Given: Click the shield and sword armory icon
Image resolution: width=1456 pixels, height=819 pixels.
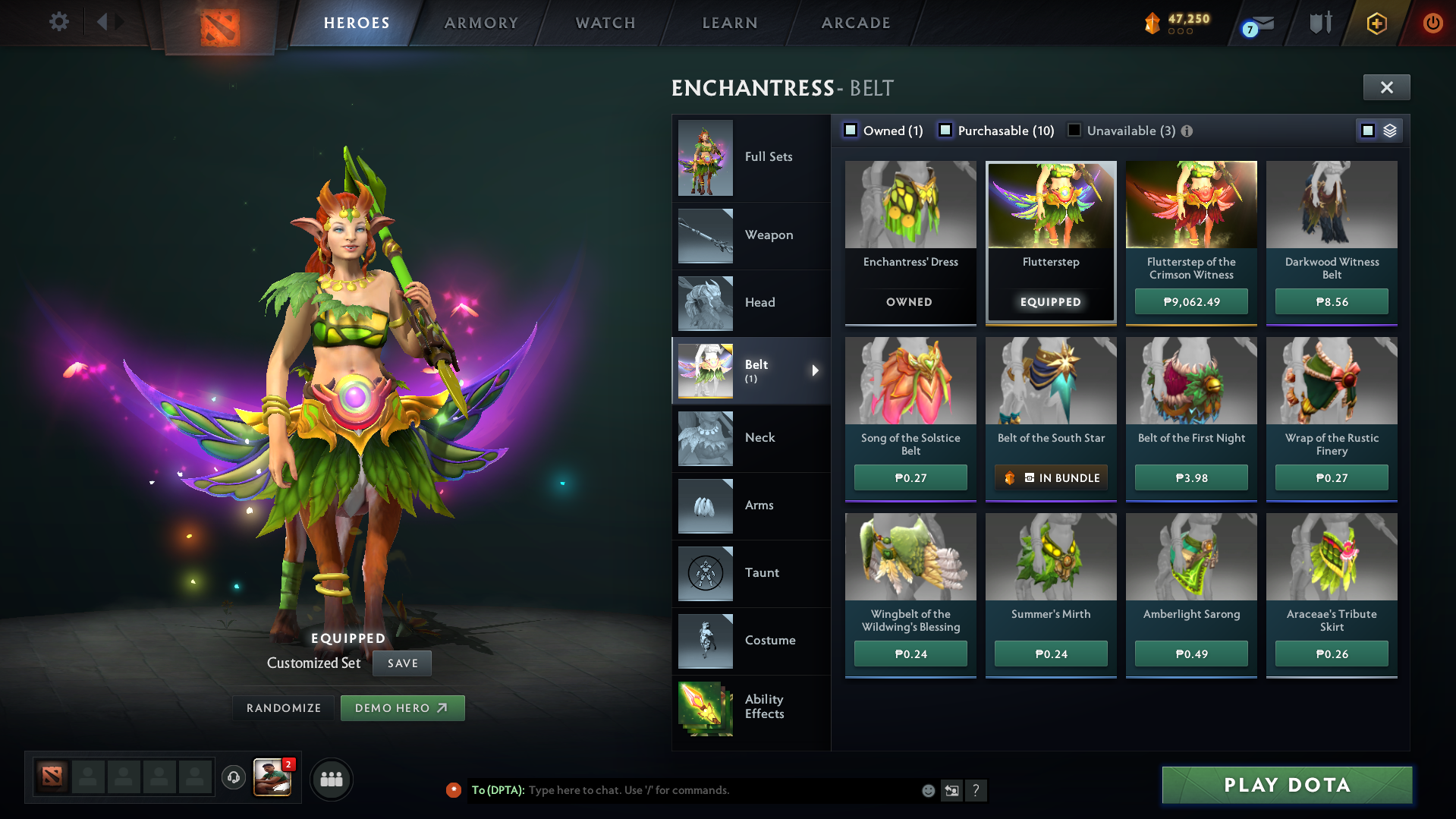Looking at the screenshot, I should pos(1319,23).
